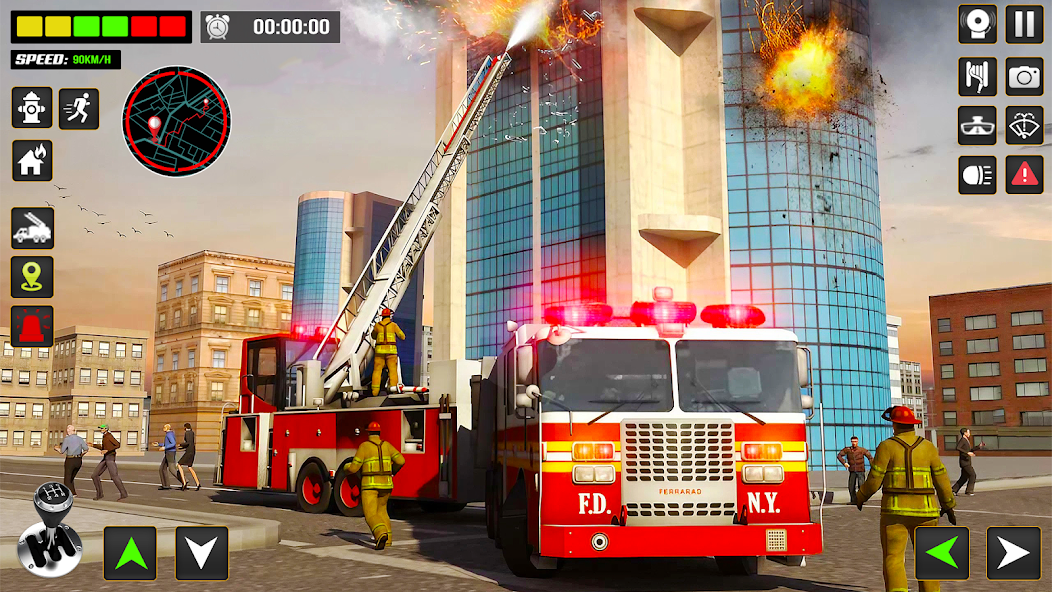This screenshot has height=592, width=1052.
Task: Toggle the truck headlights
Action: point(977,175)
